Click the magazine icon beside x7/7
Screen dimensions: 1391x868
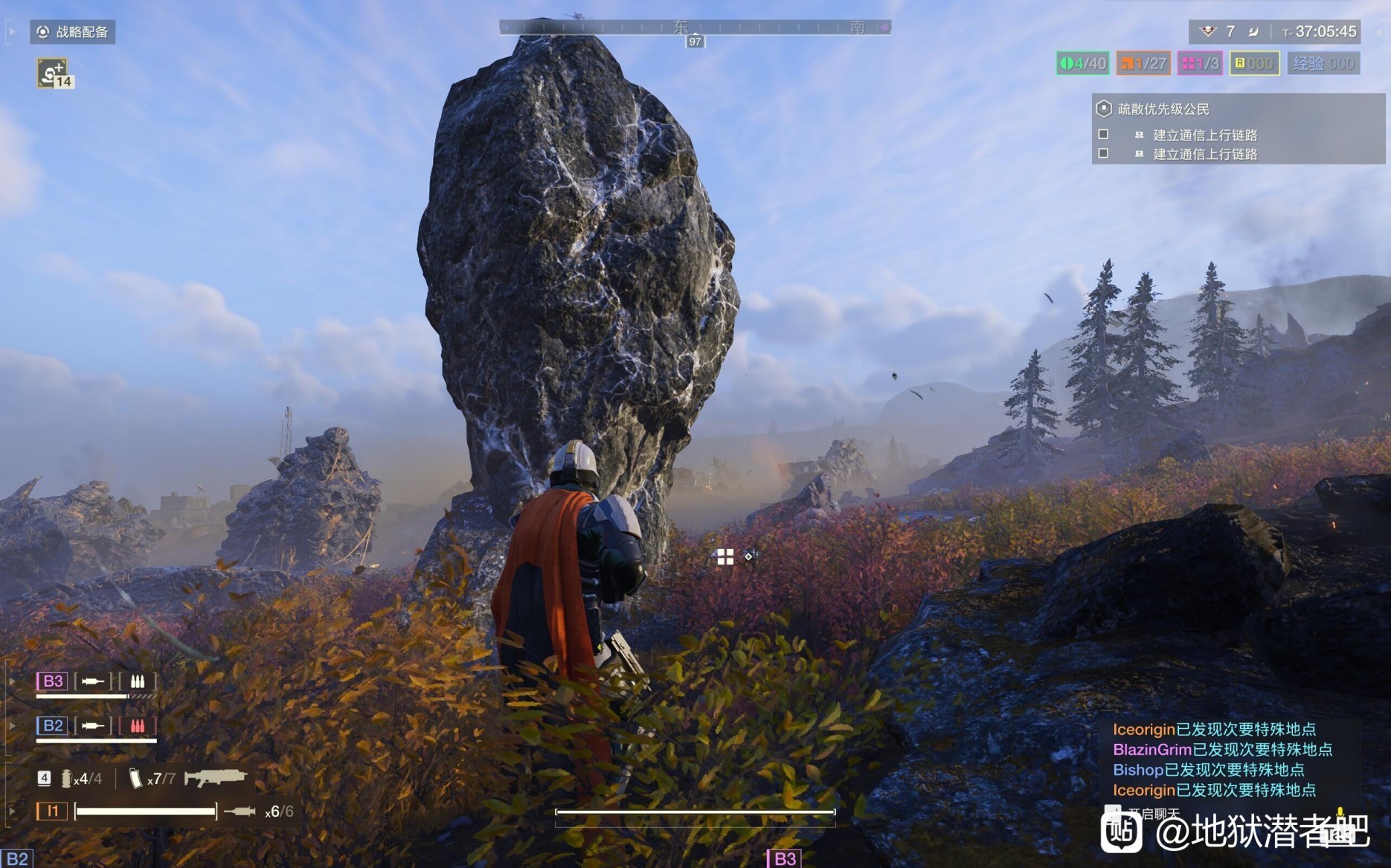(x=135, y=779)
